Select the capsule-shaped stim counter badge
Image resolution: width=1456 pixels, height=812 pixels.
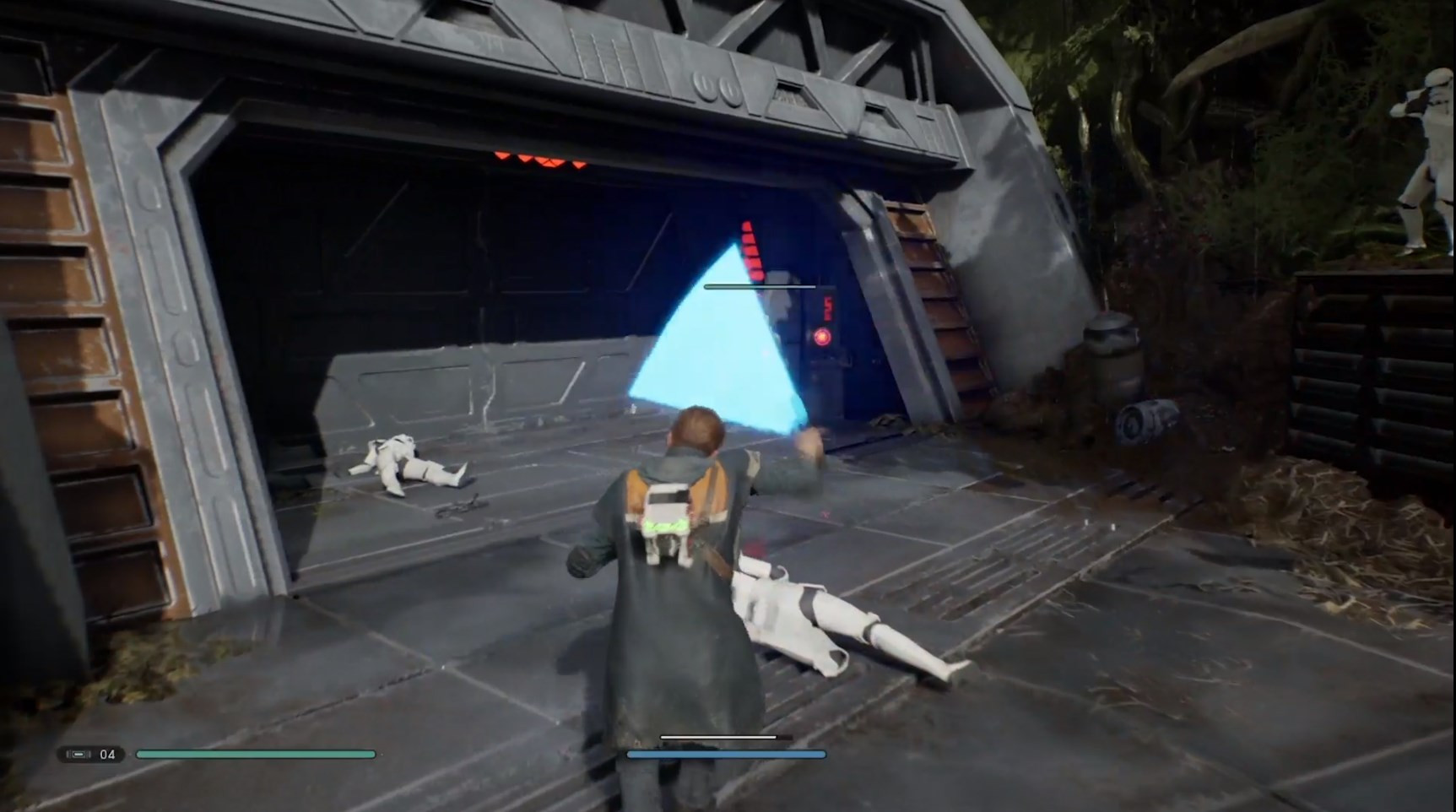pos(90,754)
